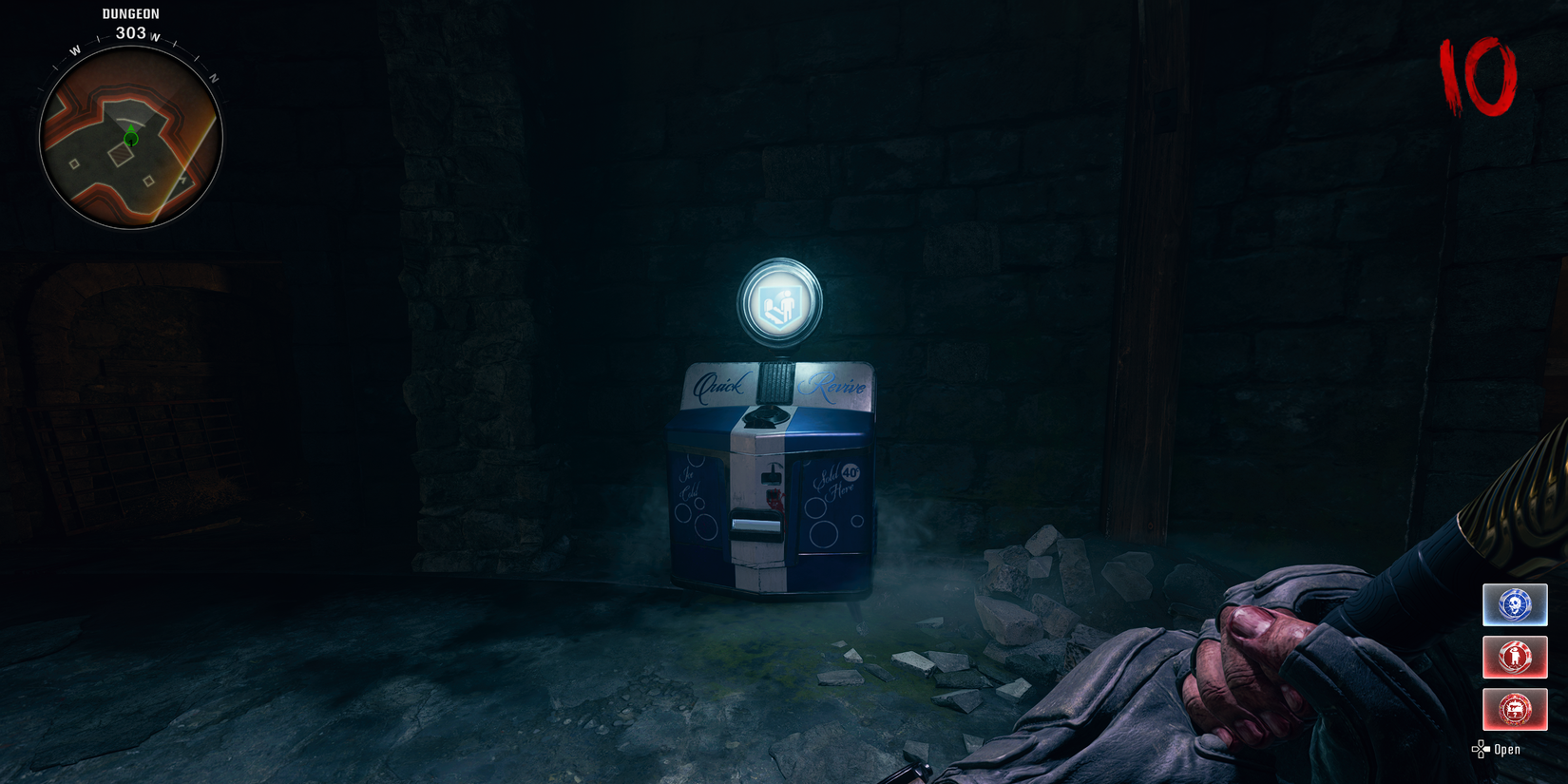The width and height of the screenshot is (1568, 784).
Task: Click the dispenser tray flap on the machine
Action: click(x=755, y=523)
